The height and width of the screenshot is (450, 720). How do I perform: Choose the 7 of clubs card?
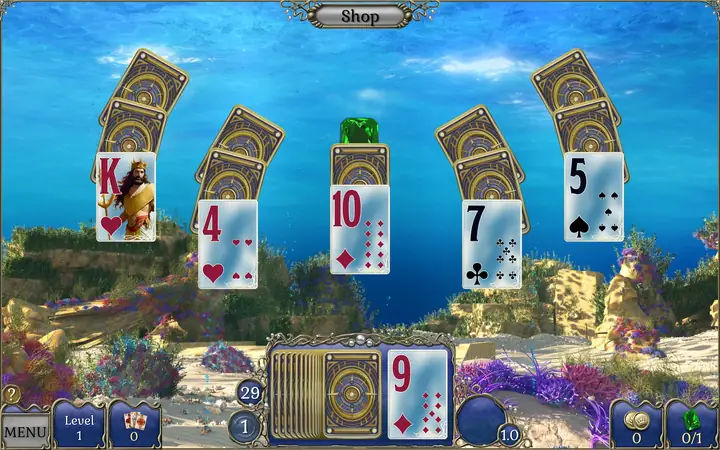[491, 244]
